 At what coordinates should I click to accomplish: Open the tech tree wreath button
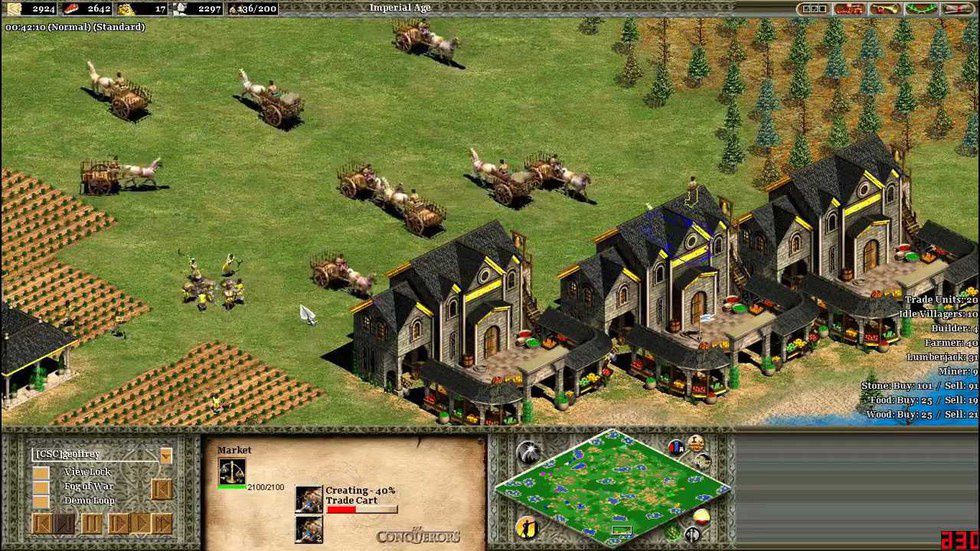(x=917, y=9)
